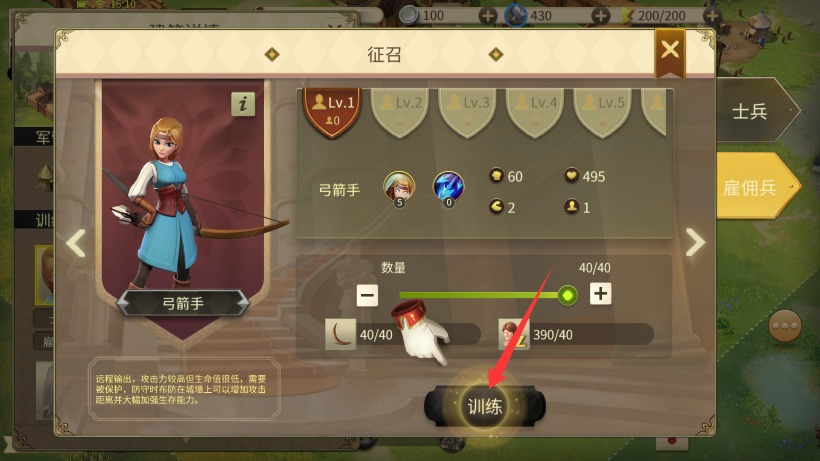
Task: Click the archer's hero portrait icon
Action: click(x=399, y=186)
